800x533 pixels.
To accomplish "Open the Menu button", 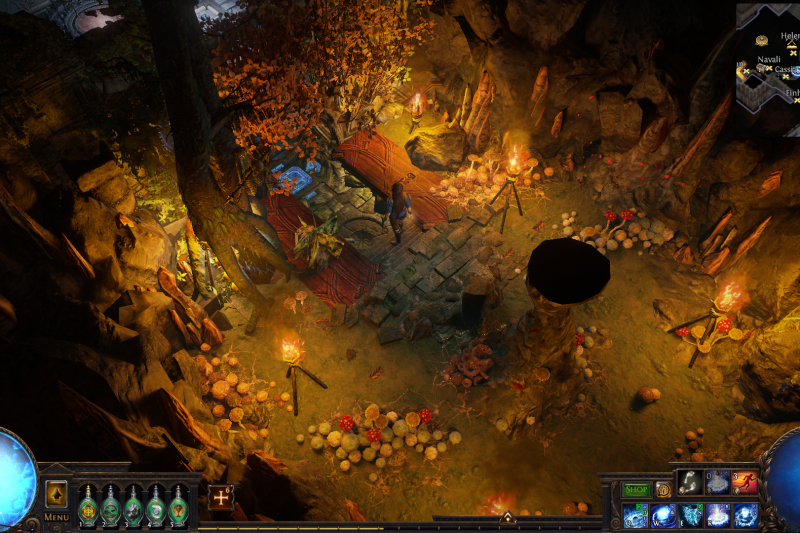I will coord(56,517).
